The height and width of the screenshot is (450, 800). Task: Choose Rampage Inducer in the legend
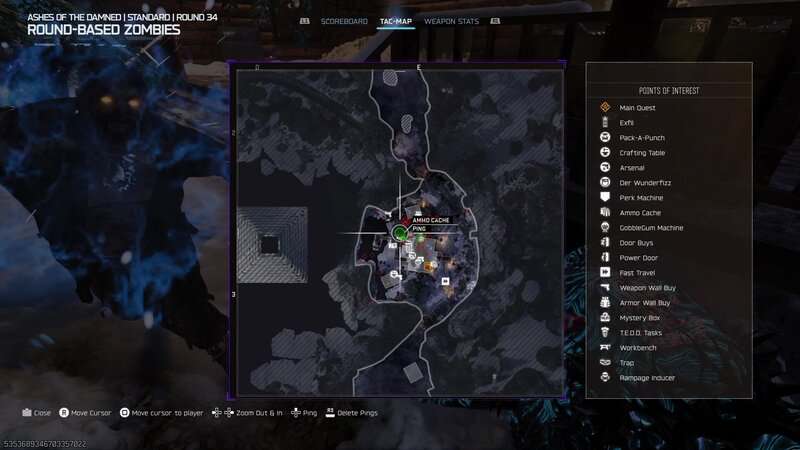pyautogui.click(x=647, y=377)
